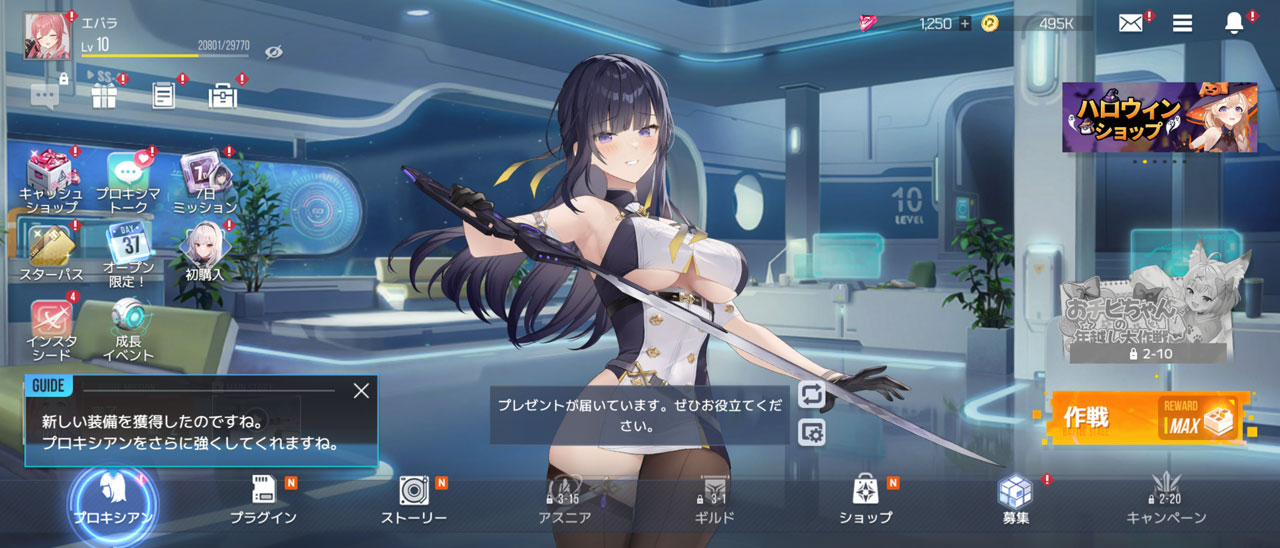Open the キャッシュショップ cash shop

(x=51, y=182)
